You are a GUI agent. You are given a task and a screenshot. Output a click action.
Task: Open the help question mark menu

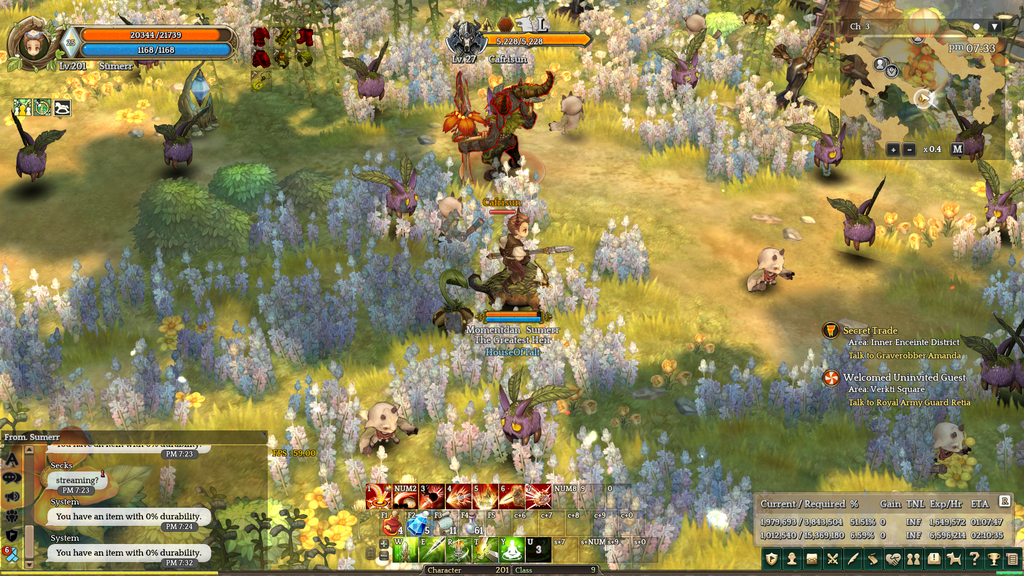click(975, 558)
